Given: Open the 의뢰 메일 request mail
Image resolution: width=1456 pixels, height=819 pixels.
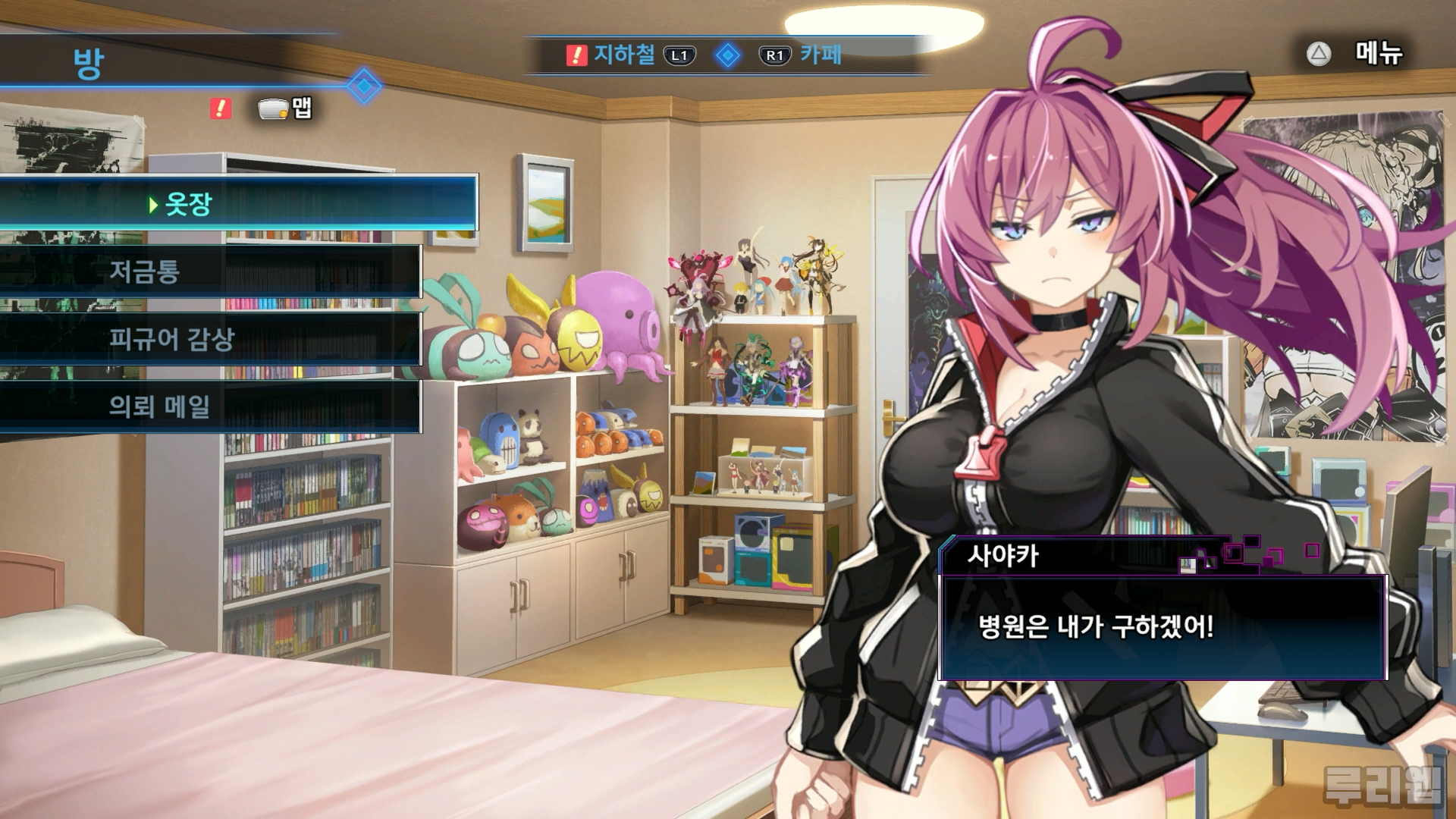Looking at the screenshot, I should tap(209, 406).
